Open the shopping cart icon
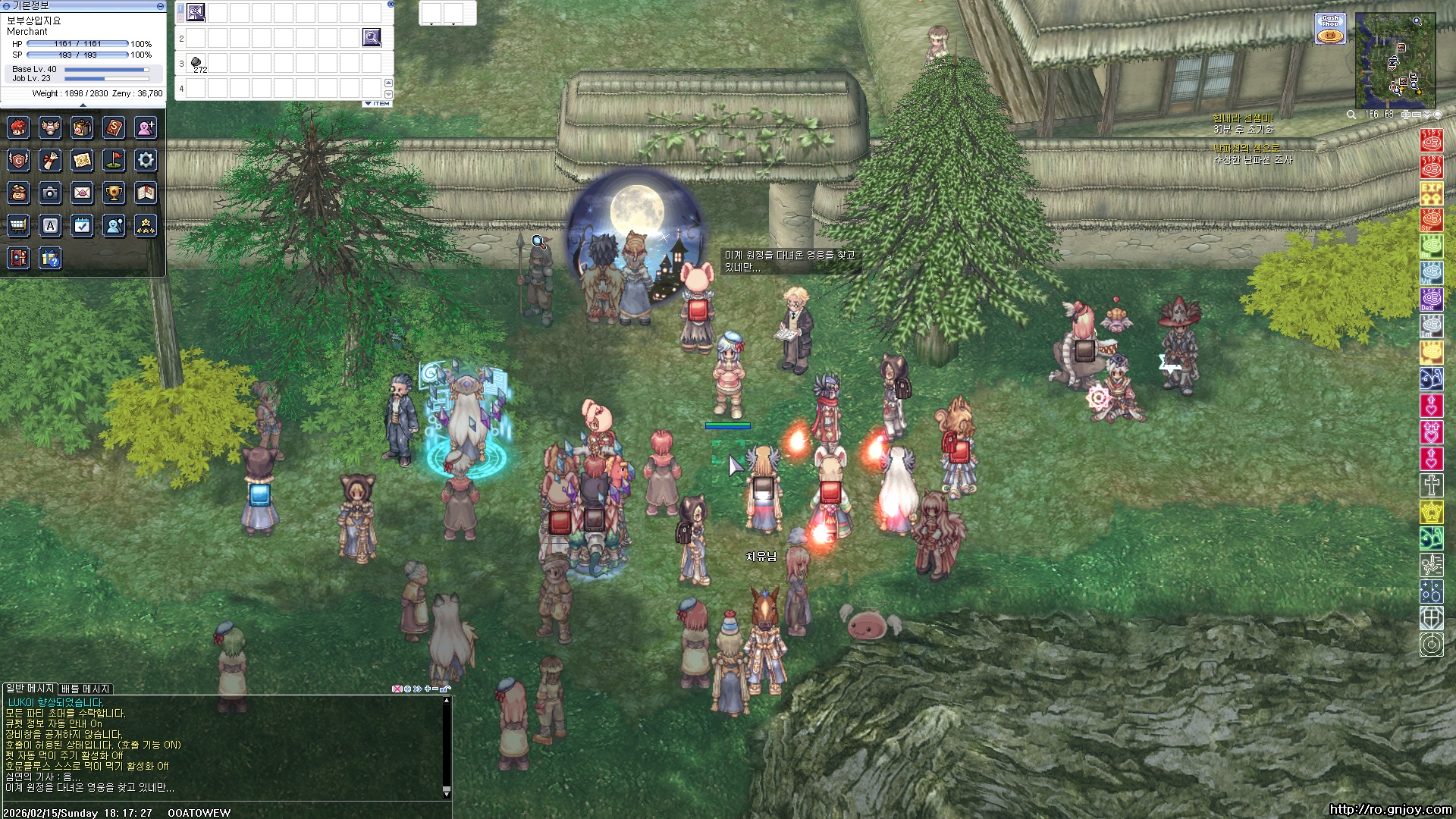This screenshot has height=819, width=1456. pos(19,225)
